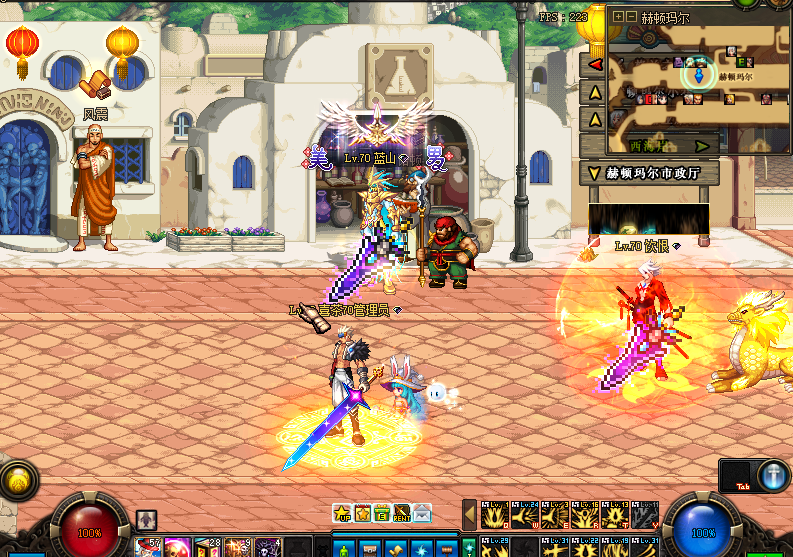Activate the Lv.1 skill on Q
The width and height of the screenshot is (793, 557).
click(x=496, y=514)
